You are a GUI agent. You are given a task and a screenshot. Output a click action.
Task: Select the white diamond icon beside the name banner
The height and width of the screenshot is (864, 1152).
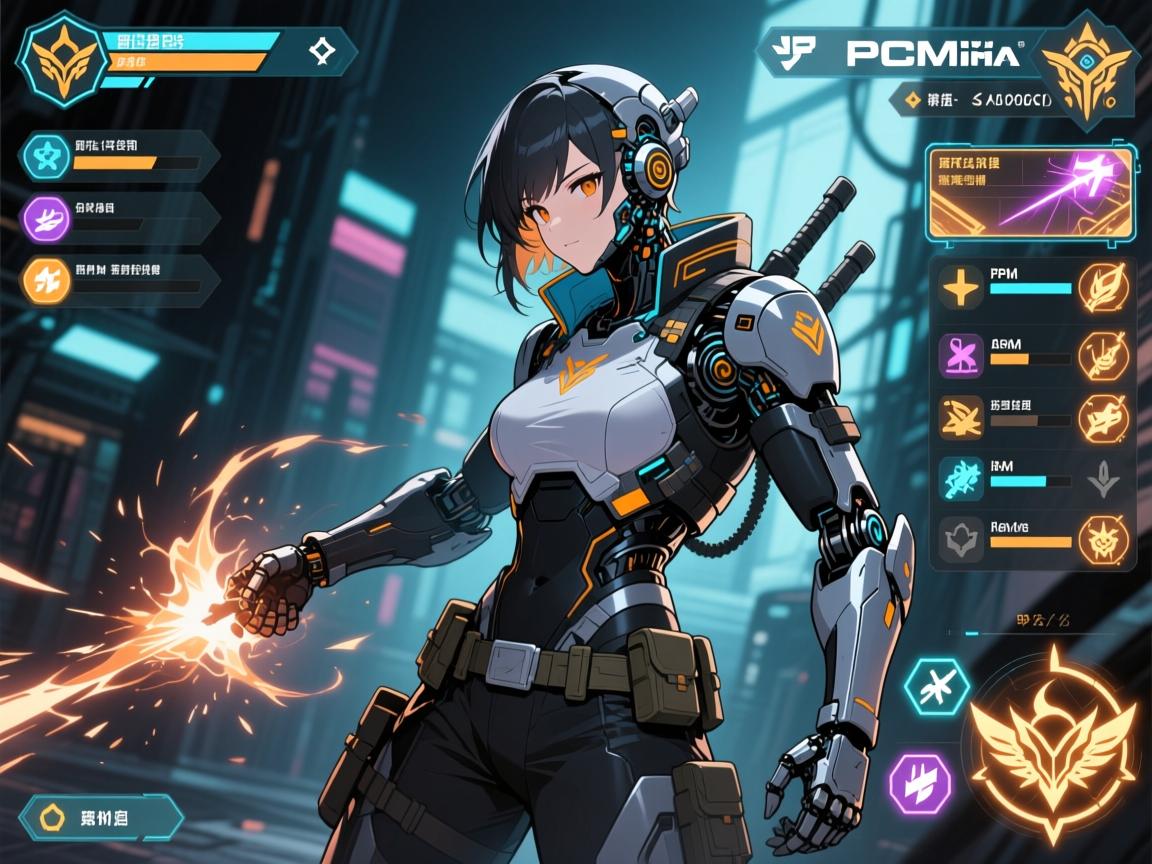[x=322, y=51]
